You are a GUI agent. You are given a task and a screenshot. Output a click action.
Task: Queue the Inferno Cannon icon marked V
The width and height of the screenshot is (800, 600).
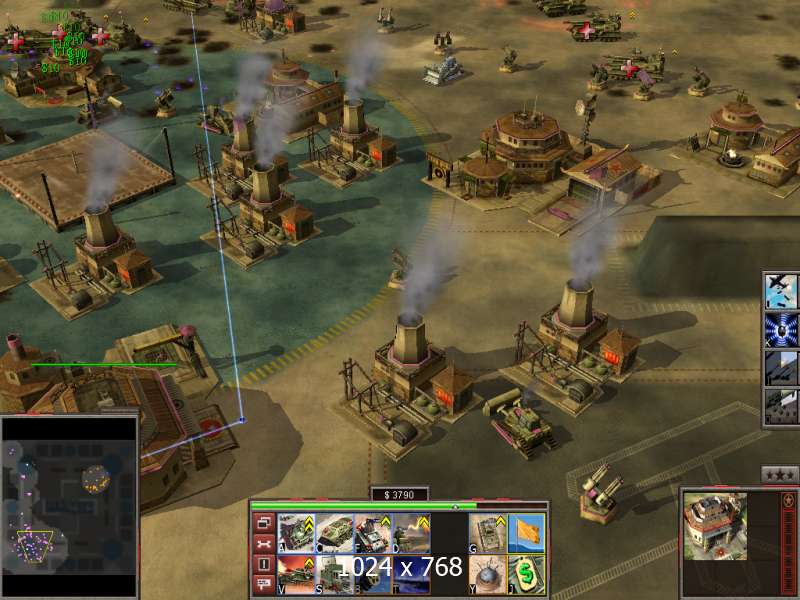[x=296, y=574]
